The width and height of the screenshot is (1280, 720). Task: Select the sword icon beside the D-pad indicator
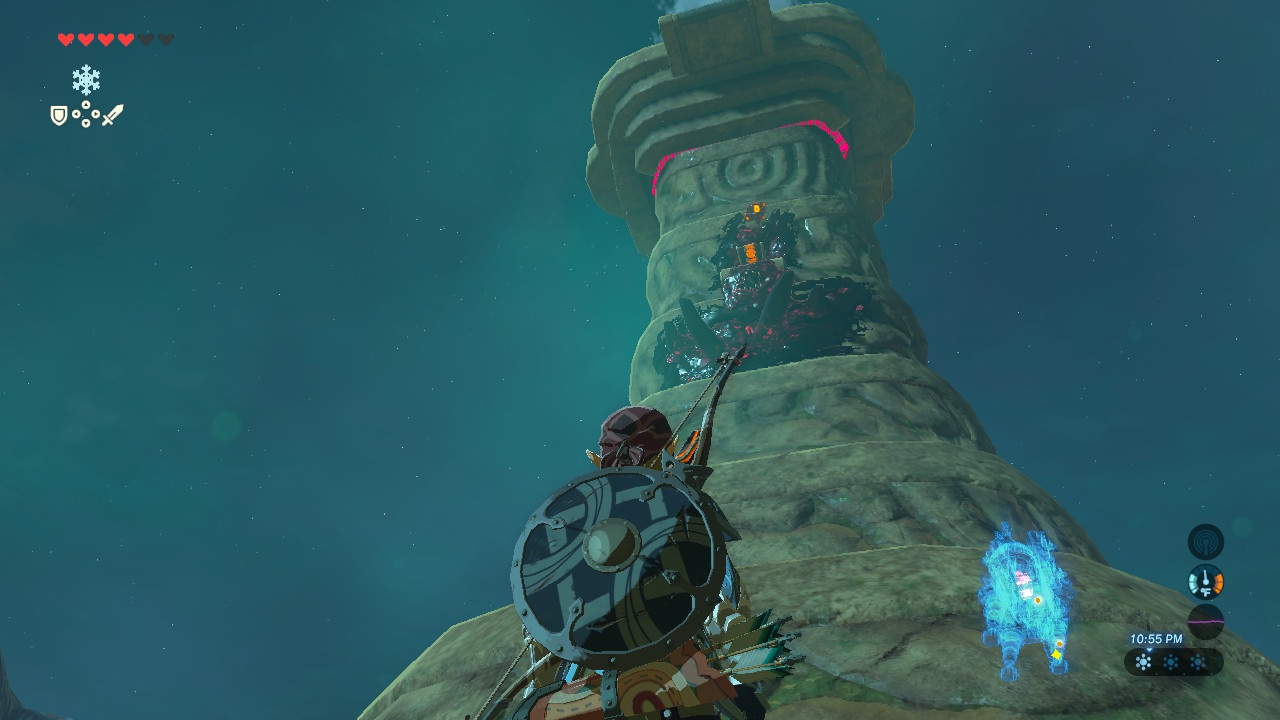click(114, 113)
